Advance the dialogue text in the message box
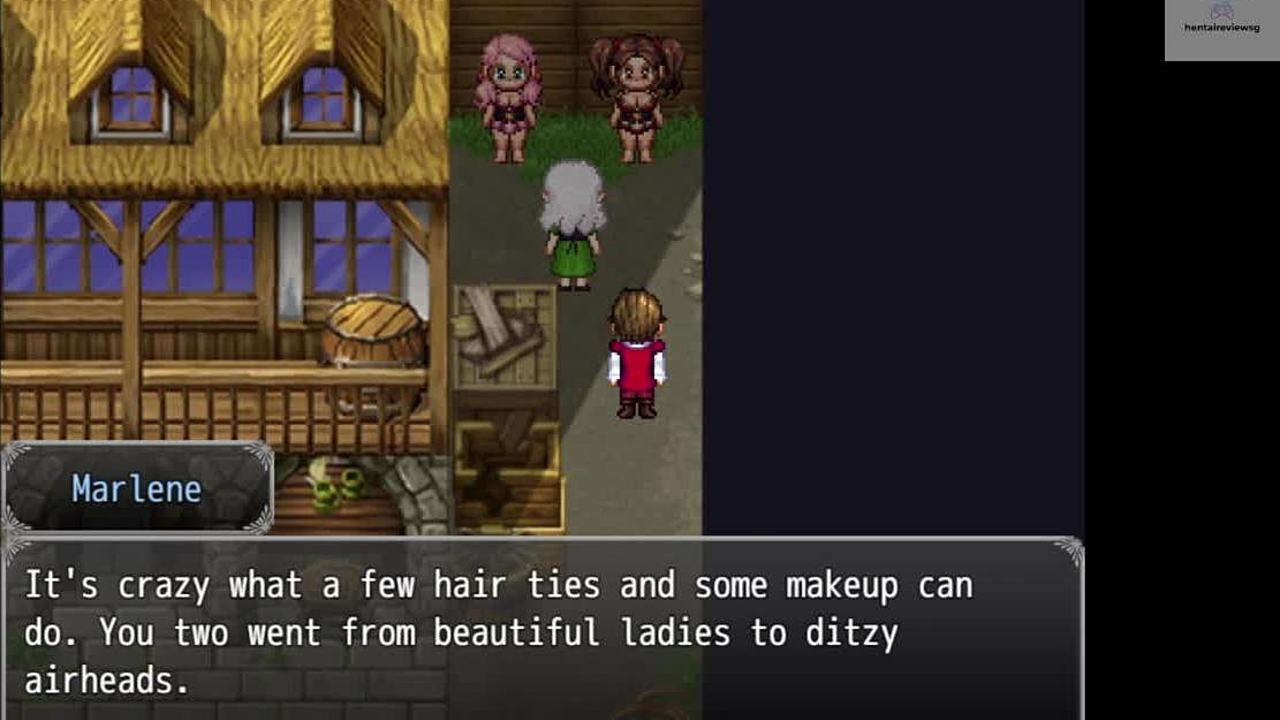Screen dimensions: 1280x720 (540, 630)
